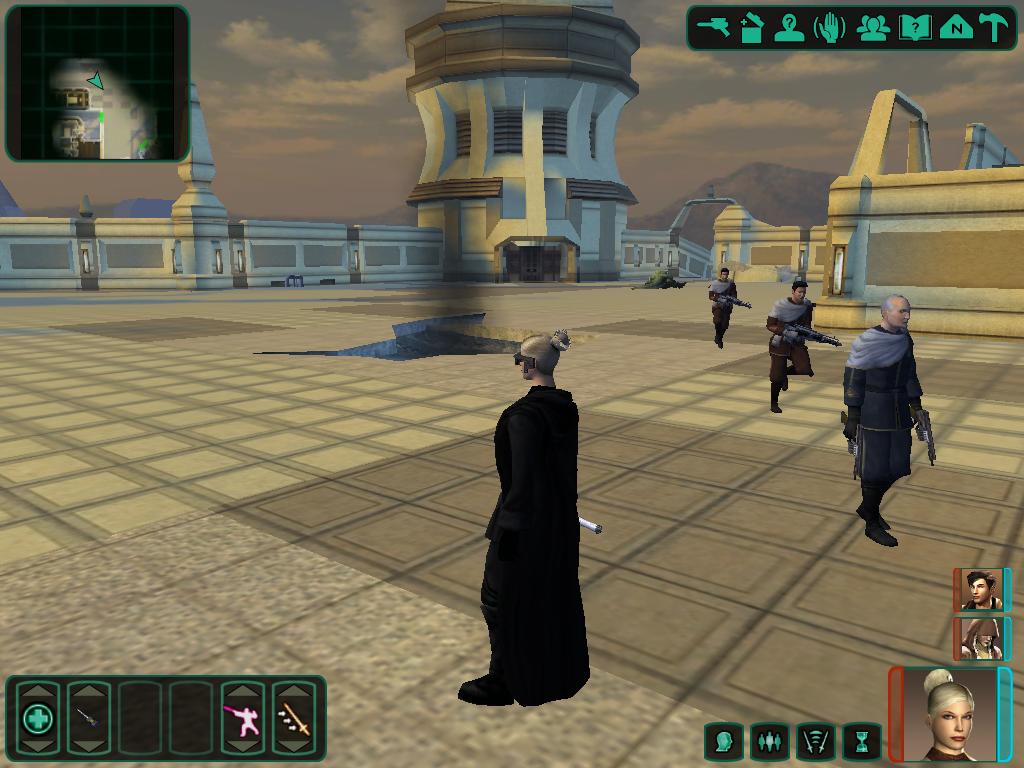Activate the pink lightsaber fighter stance
Screen dimensions: 1024x768
pos(242,718)
